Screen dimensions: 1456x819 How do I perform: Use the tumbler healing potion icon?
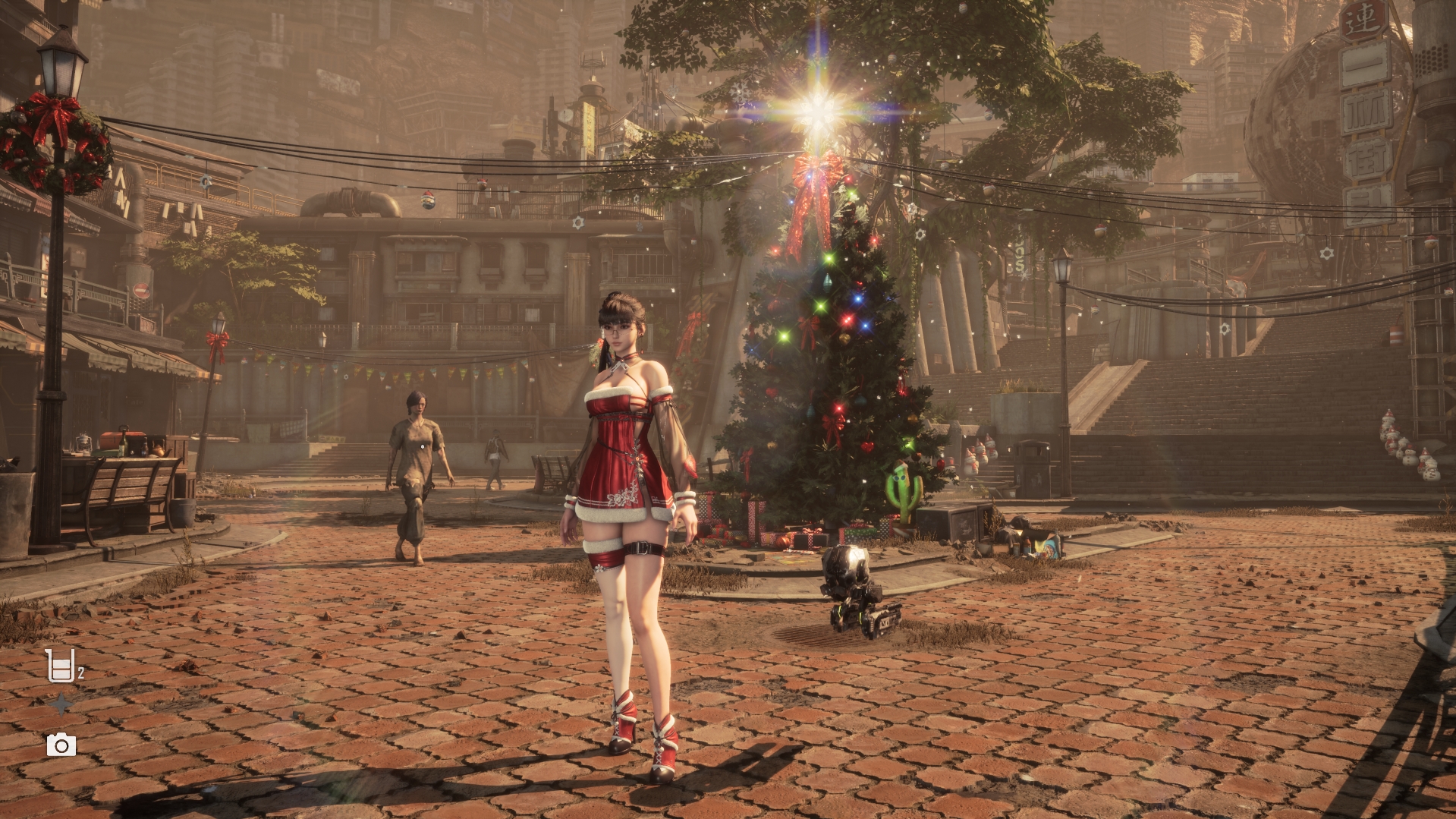point(61,666)
